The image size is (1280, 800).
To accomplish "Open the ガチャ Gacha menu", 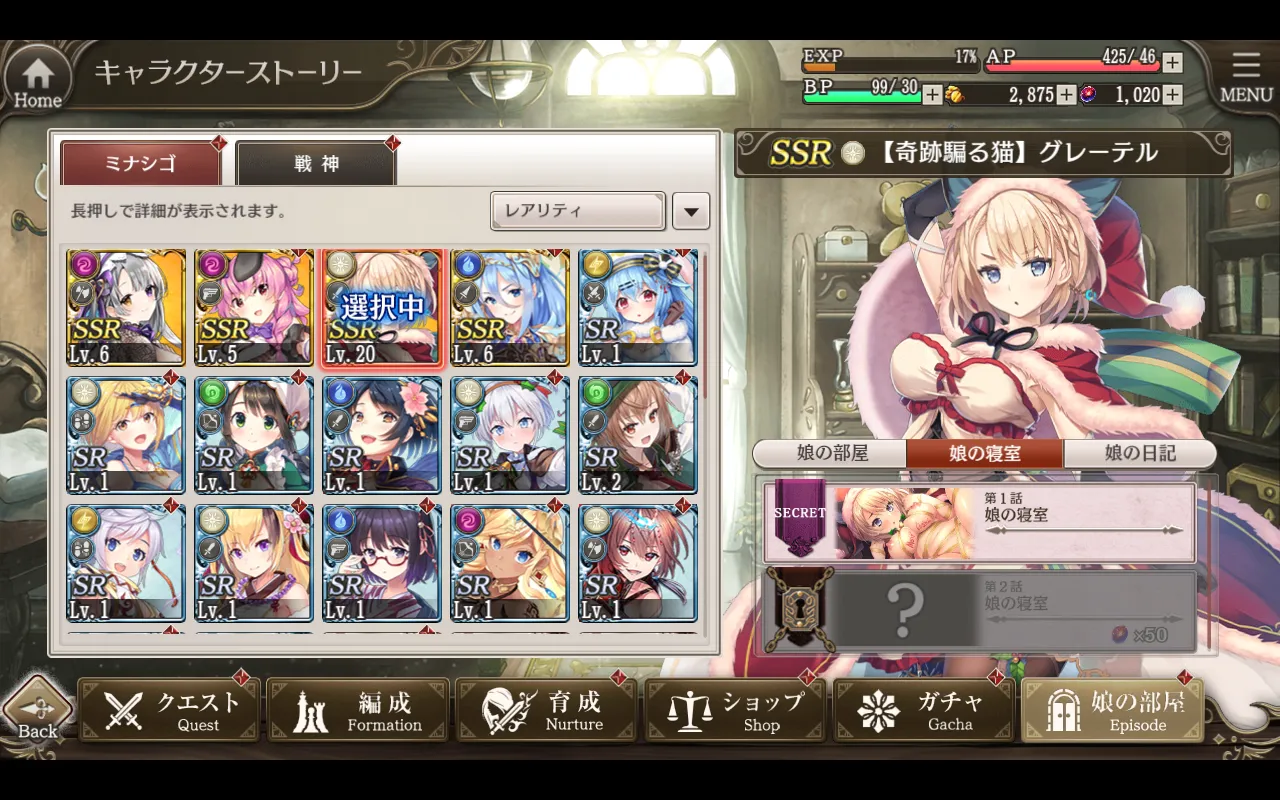I will pos(924,711).
